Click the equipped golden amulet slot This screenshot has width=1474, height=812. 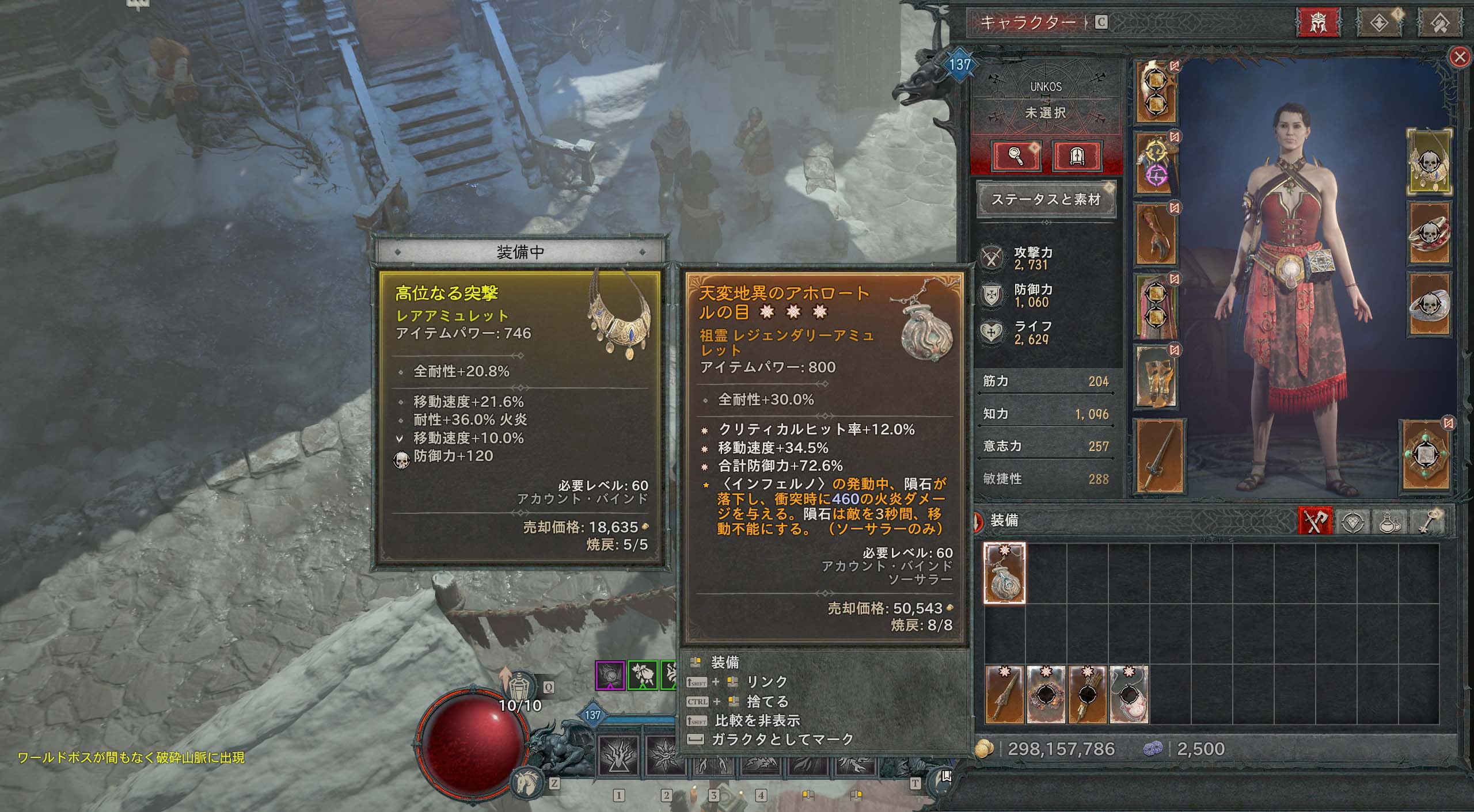(x=1429, y=162)
